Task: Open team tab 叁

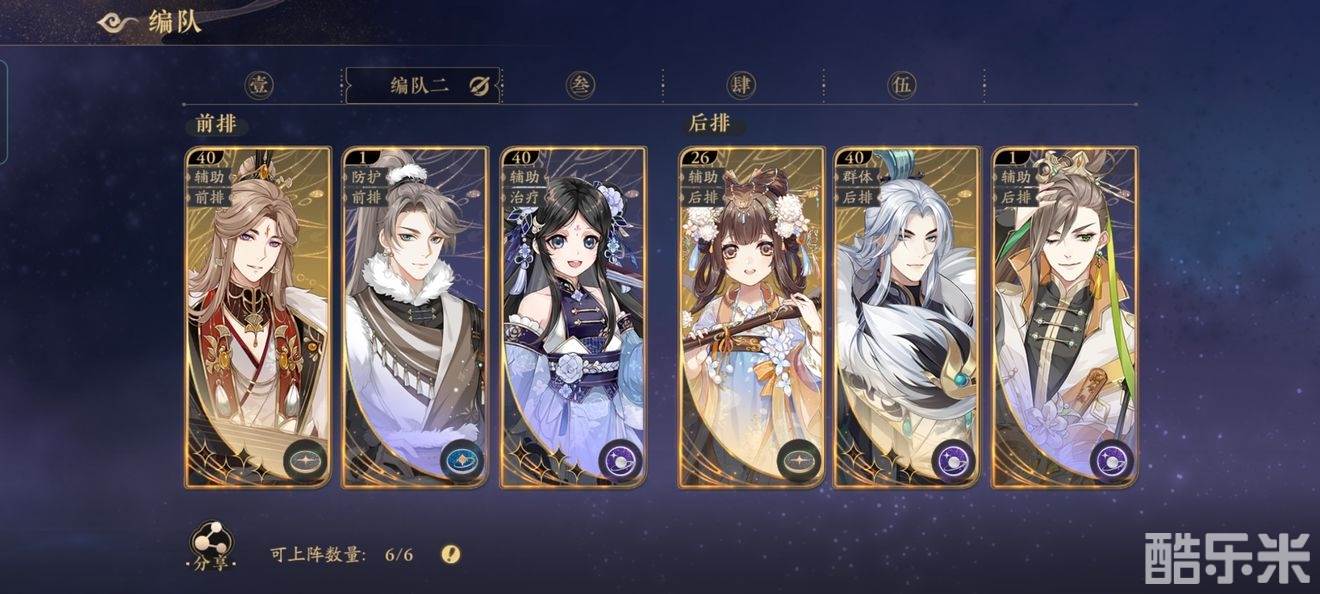Action: (580, 85)
